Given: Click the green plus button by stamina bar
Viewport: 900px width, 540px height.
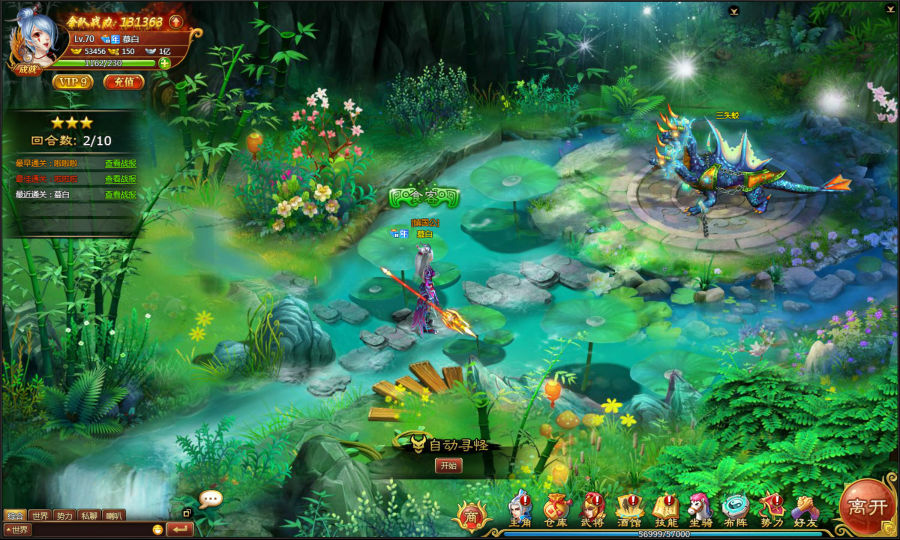Looking at the screenshot, I should pos(164,63).
